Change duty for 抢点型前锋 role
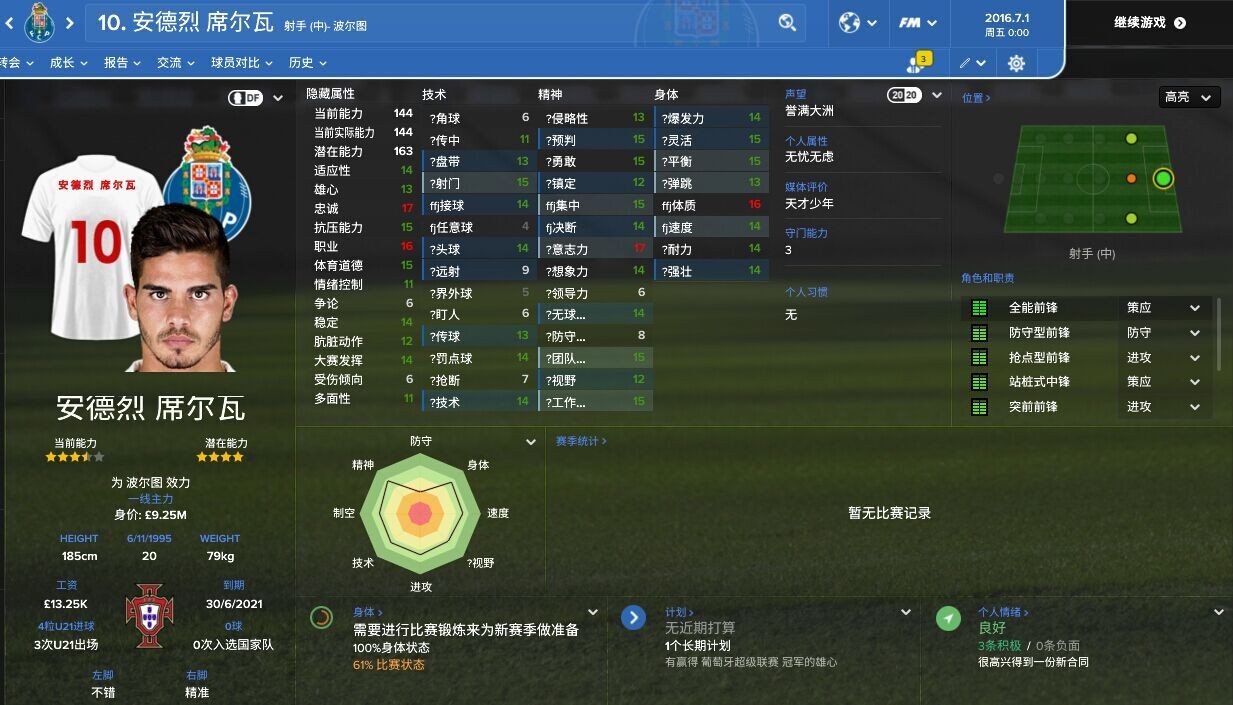This screenshot has height=705, width=1233. [1163, 357]
